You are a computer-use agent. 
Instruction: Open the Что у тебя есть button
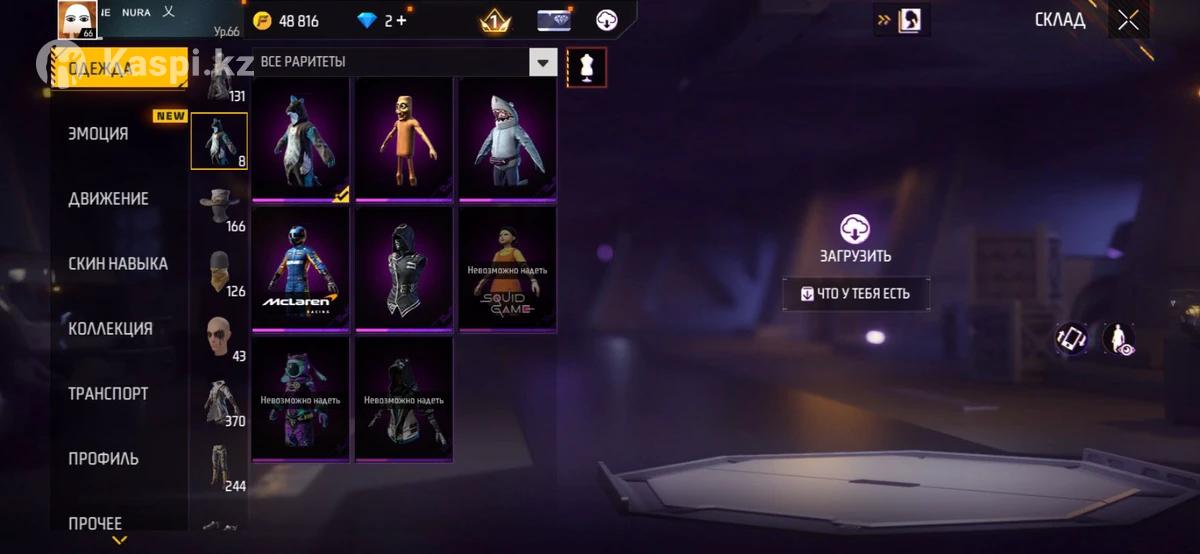(855, 294)
